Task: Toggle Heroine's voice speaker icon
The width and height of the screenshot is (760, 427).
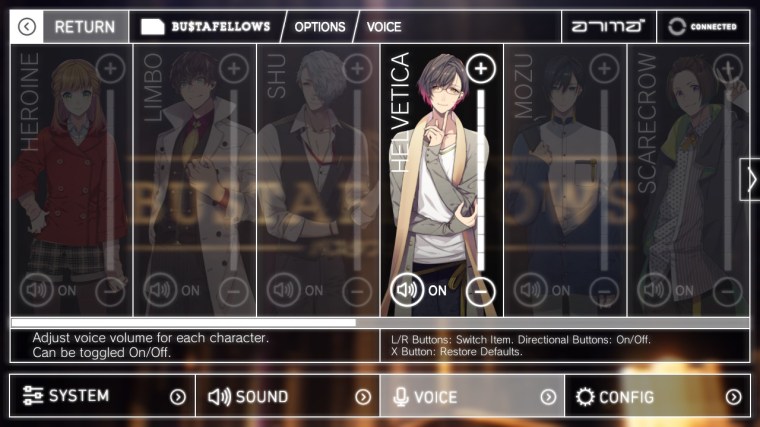Action: (36, 291)
